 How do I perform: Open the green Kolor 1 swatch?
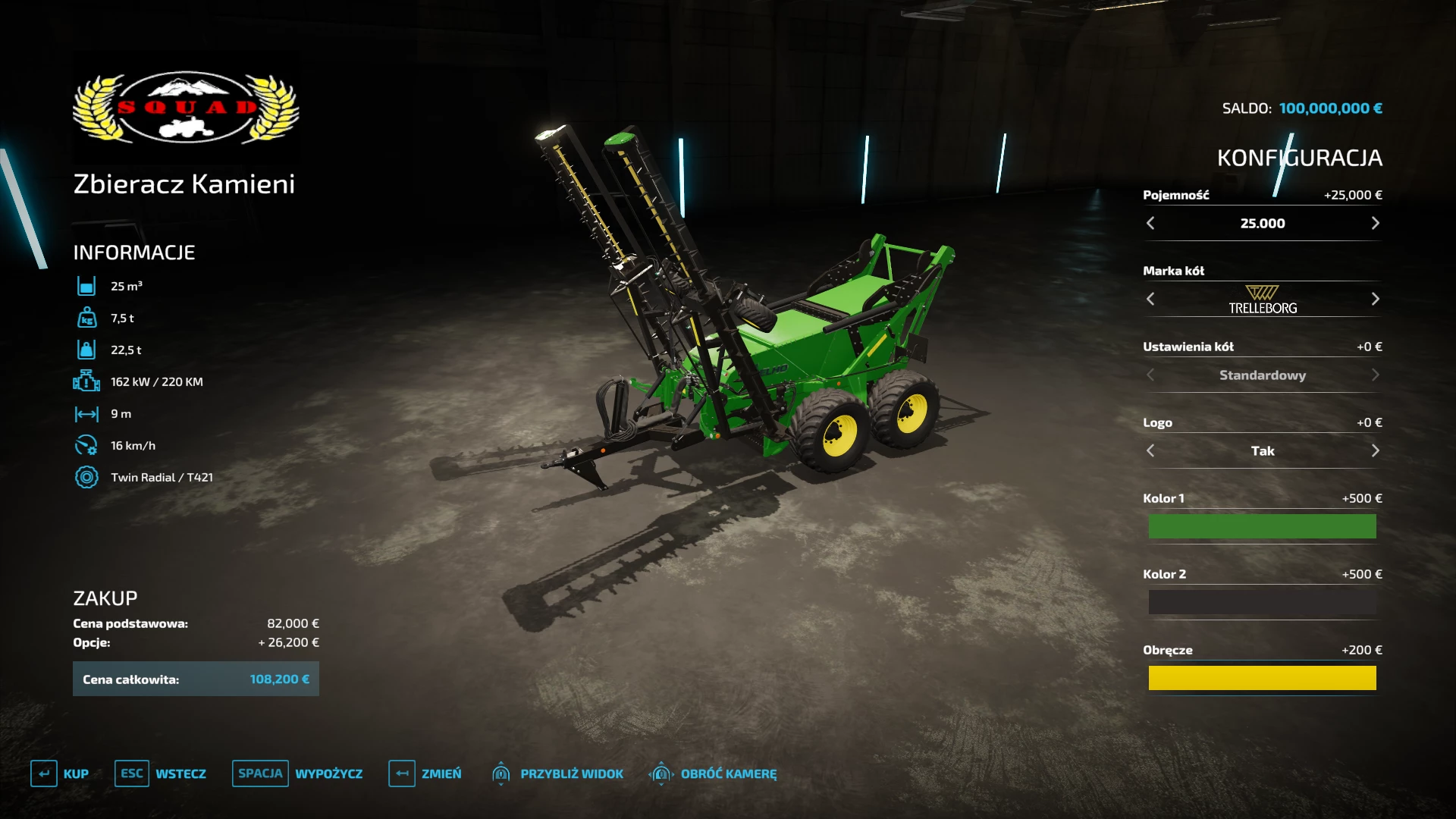click(x=1262, y=526)
